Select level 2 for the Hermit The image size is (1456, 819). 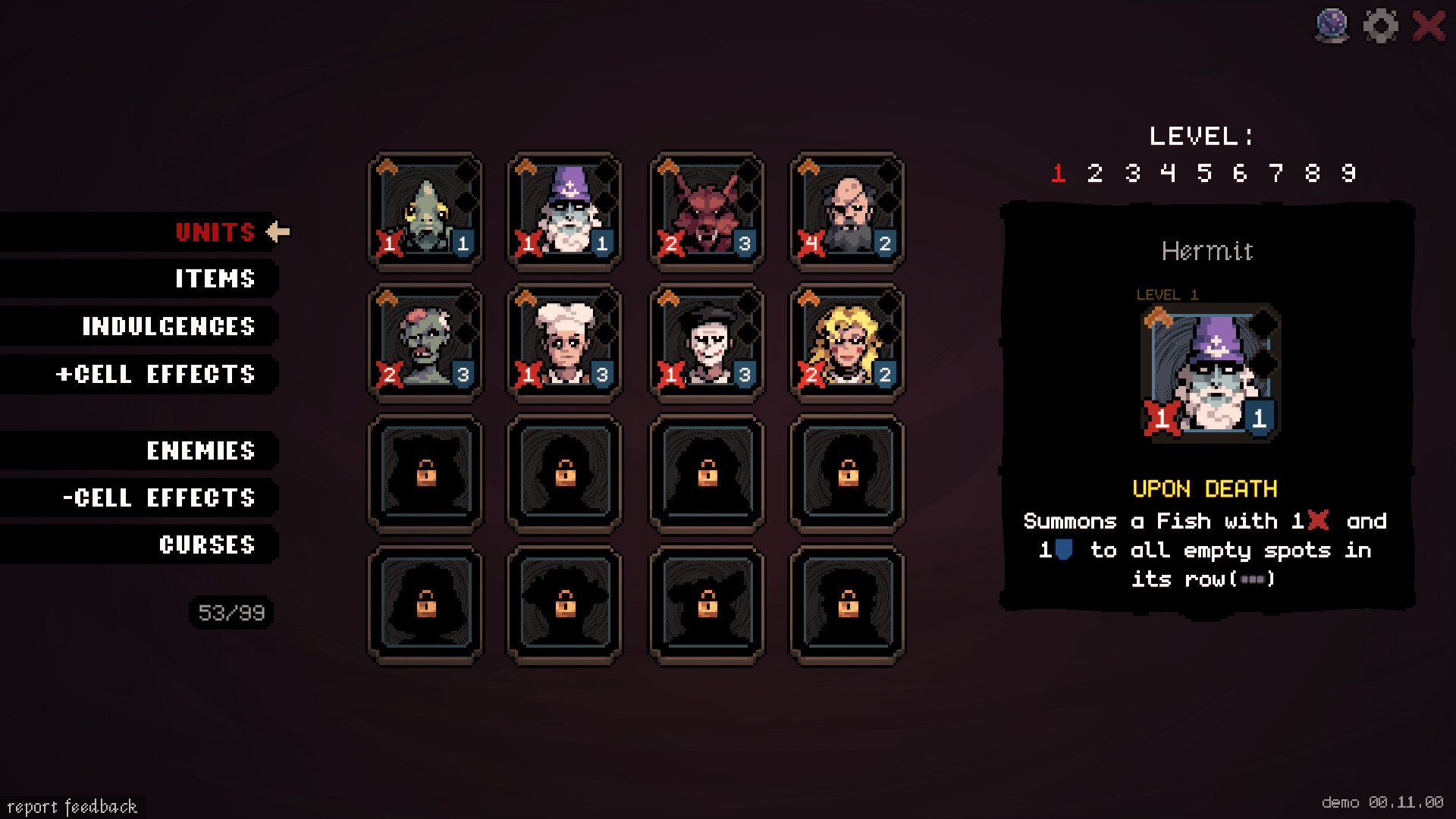click(x=1094, y=172)
